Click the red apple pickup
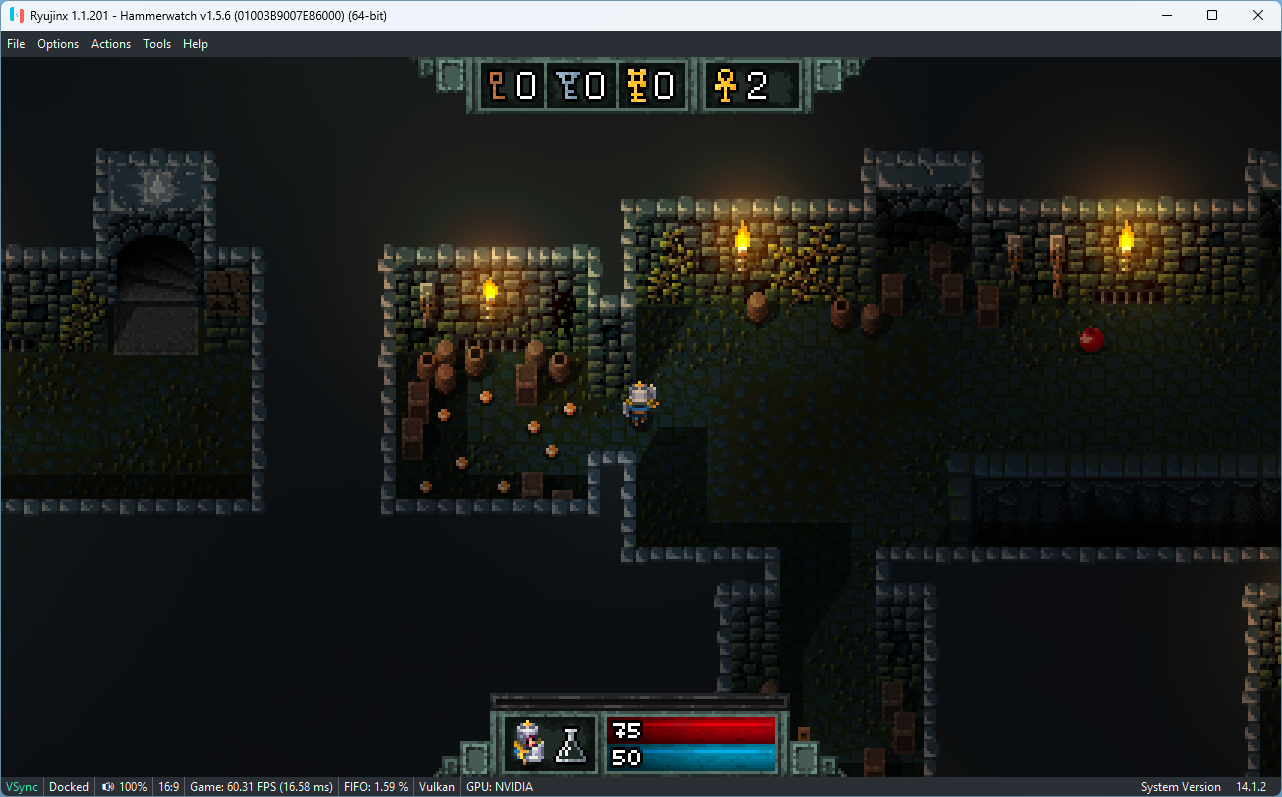This screenshot has height=797, width=1282. [x=1092, y=340]
